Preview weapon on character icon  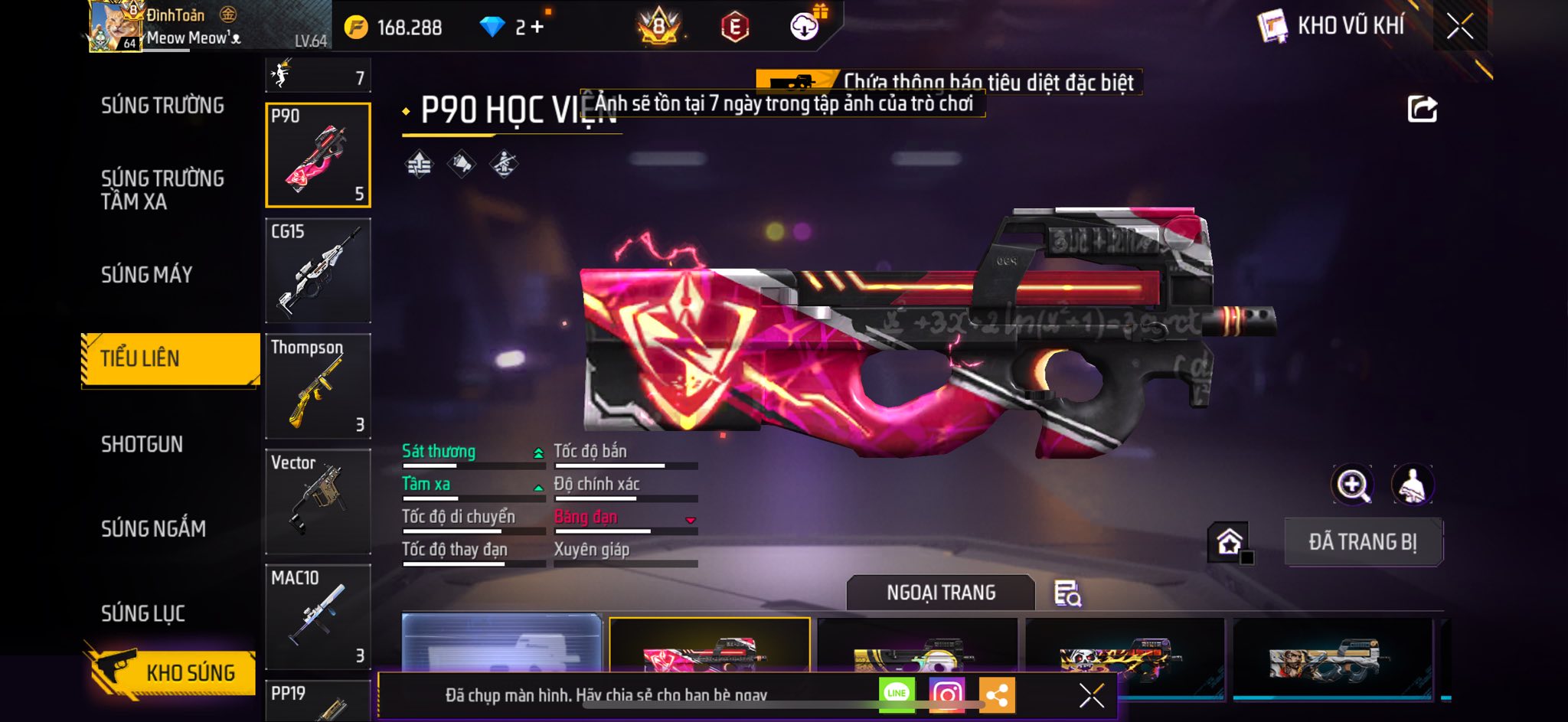point(1412,485)
